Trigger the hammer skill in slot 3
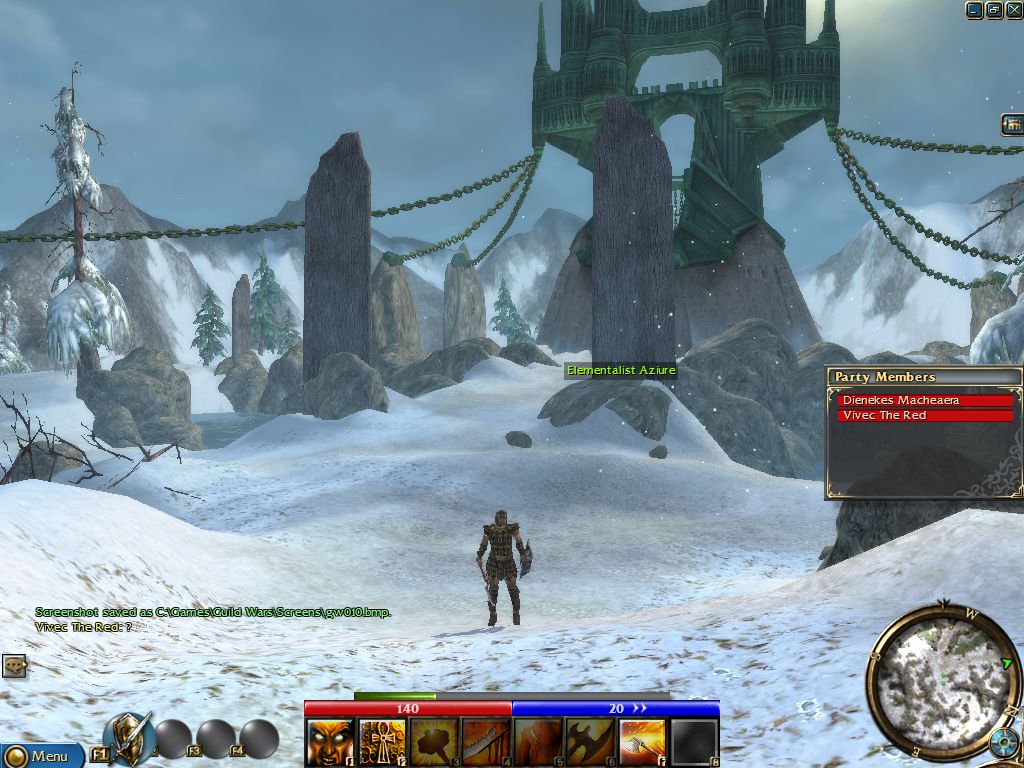This screenshot has height=768, width=1024. click(434, 742)
